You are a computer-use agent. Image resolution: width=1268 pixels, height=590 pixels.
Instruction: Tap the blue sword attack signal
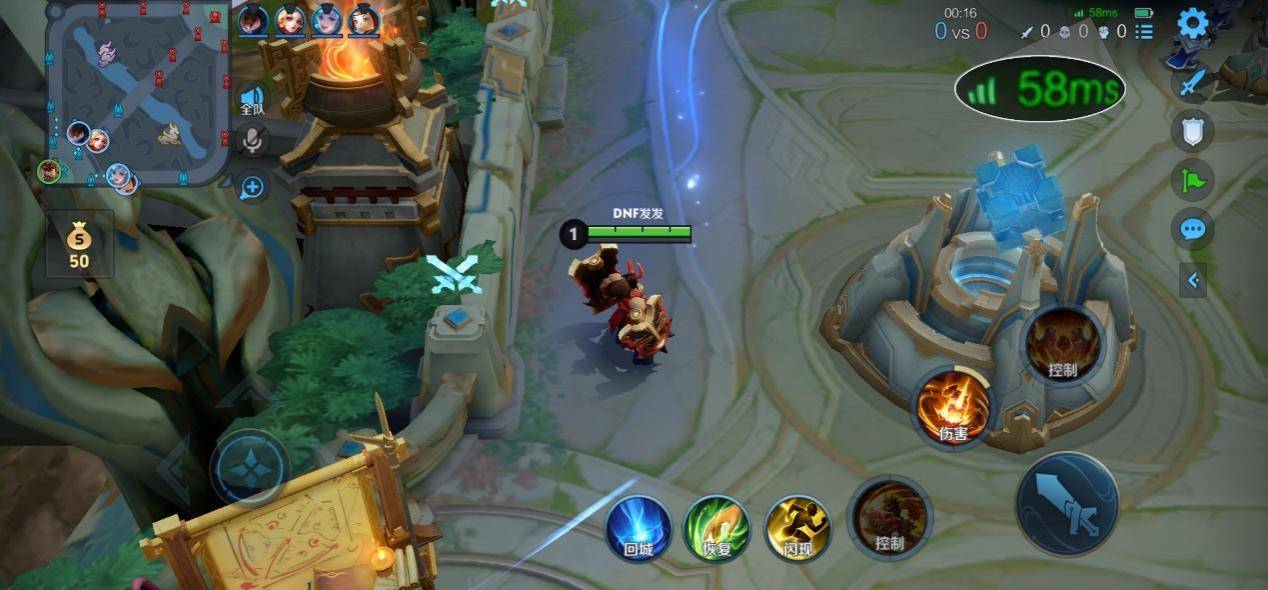click(x=1192, y=83)
